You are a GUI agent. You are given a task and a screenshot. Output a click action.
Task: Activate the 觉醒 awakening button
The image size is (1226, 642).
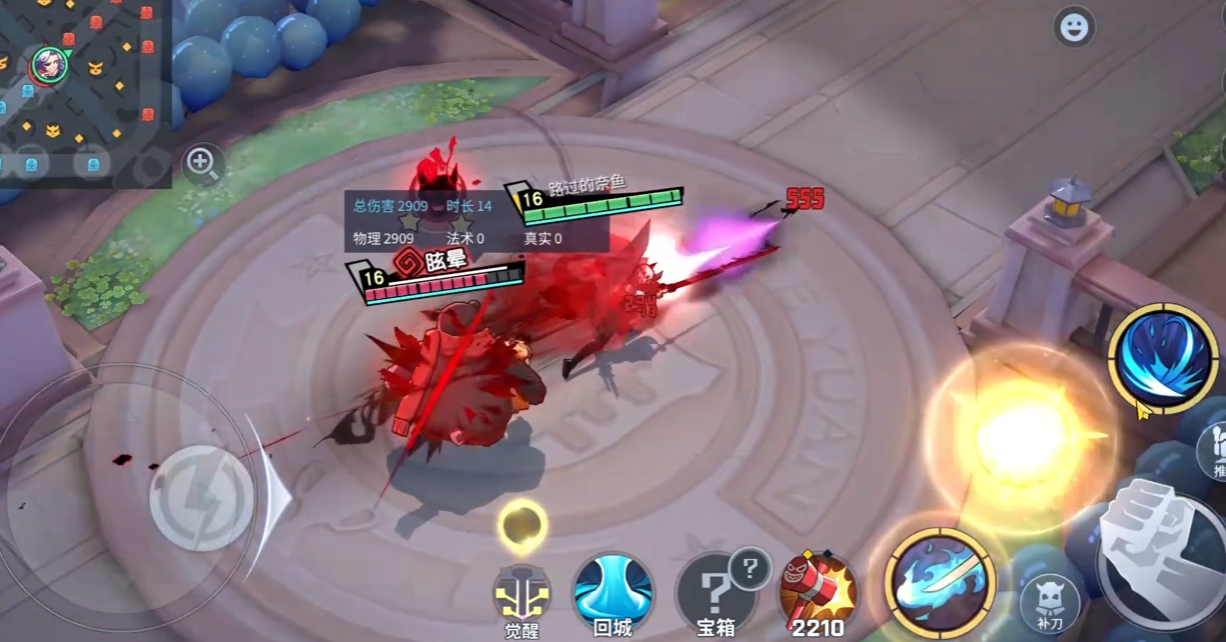(x=522, y=594)
